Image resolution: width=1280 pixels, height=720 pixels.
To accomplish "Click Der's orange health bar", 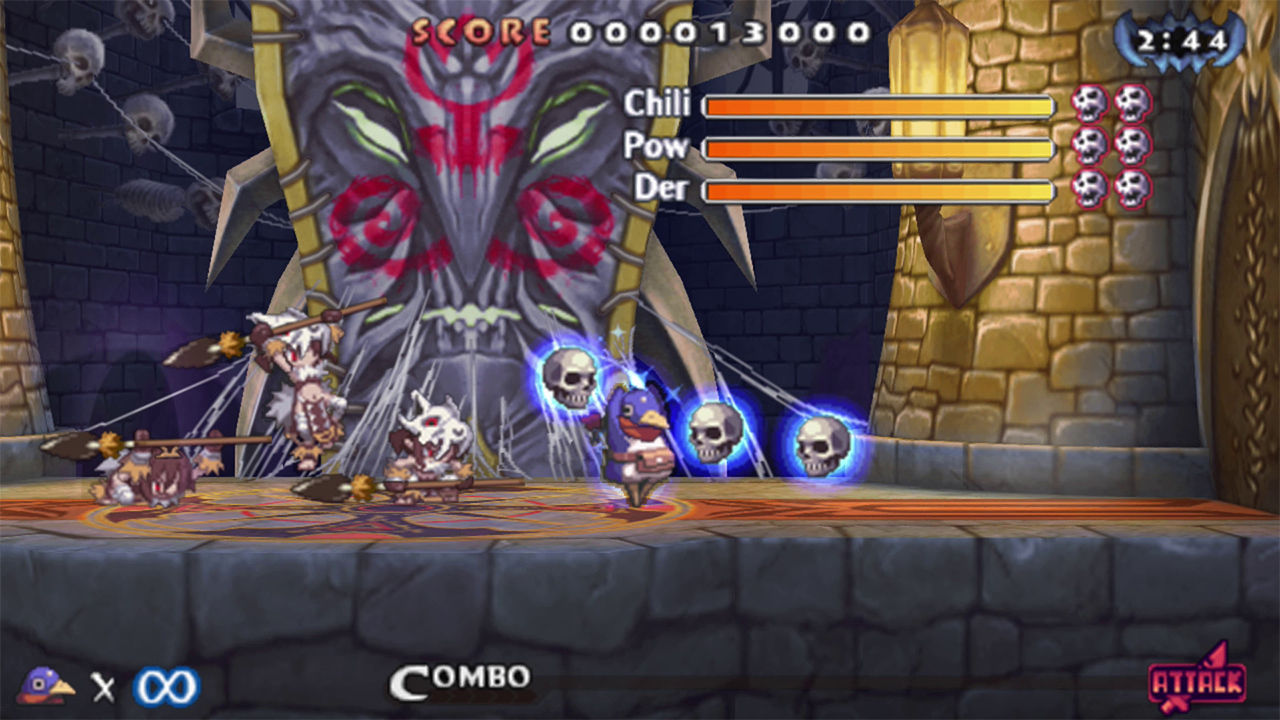I will click(x=880, y=191).
